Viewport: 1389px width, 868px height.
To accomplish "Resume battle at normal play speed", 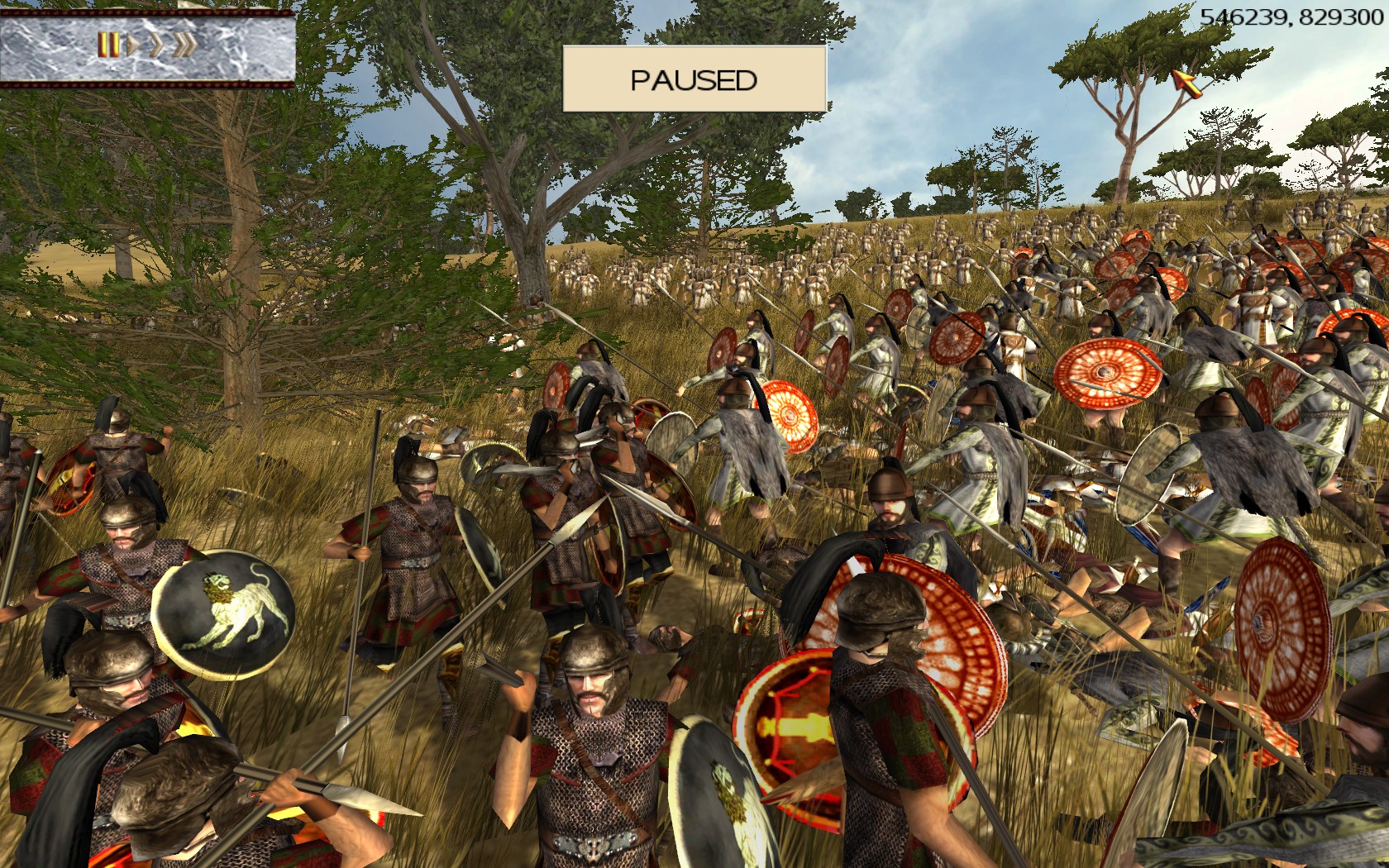I will click(132, 45).
